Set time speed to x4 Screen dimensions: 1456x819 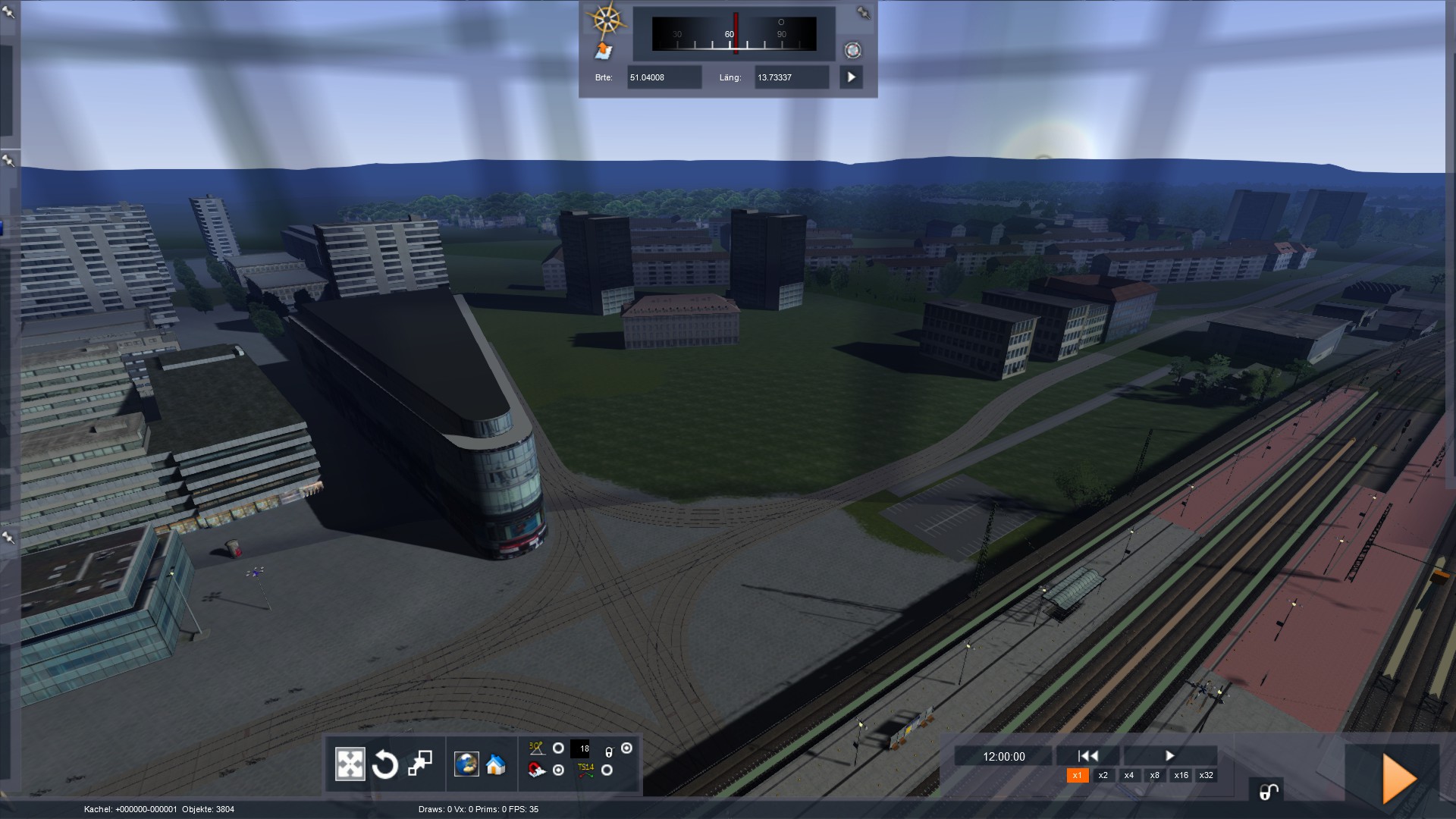click(x=1128, y=775)
